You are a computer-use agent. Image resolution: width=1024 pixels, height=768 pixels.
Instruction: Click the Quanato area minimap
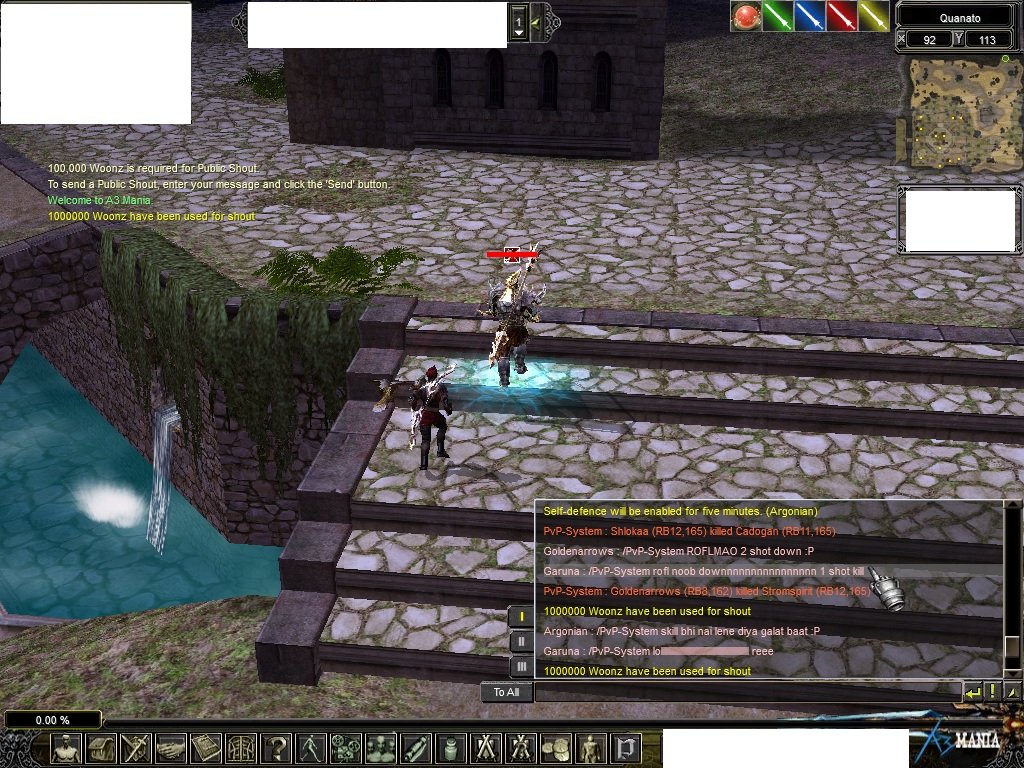pos(959,111)
